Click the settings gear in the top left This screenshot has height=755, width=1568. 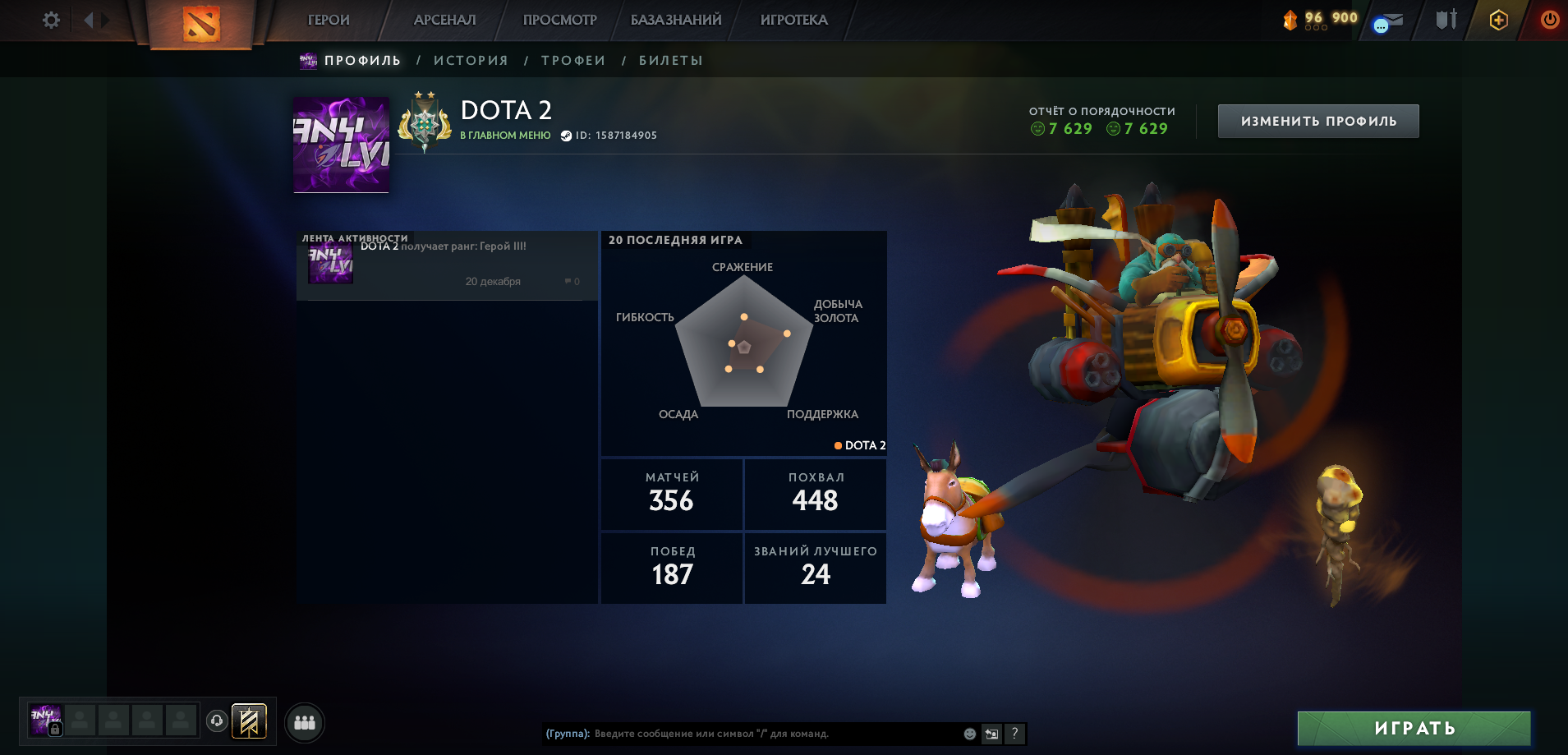[51, 20]
